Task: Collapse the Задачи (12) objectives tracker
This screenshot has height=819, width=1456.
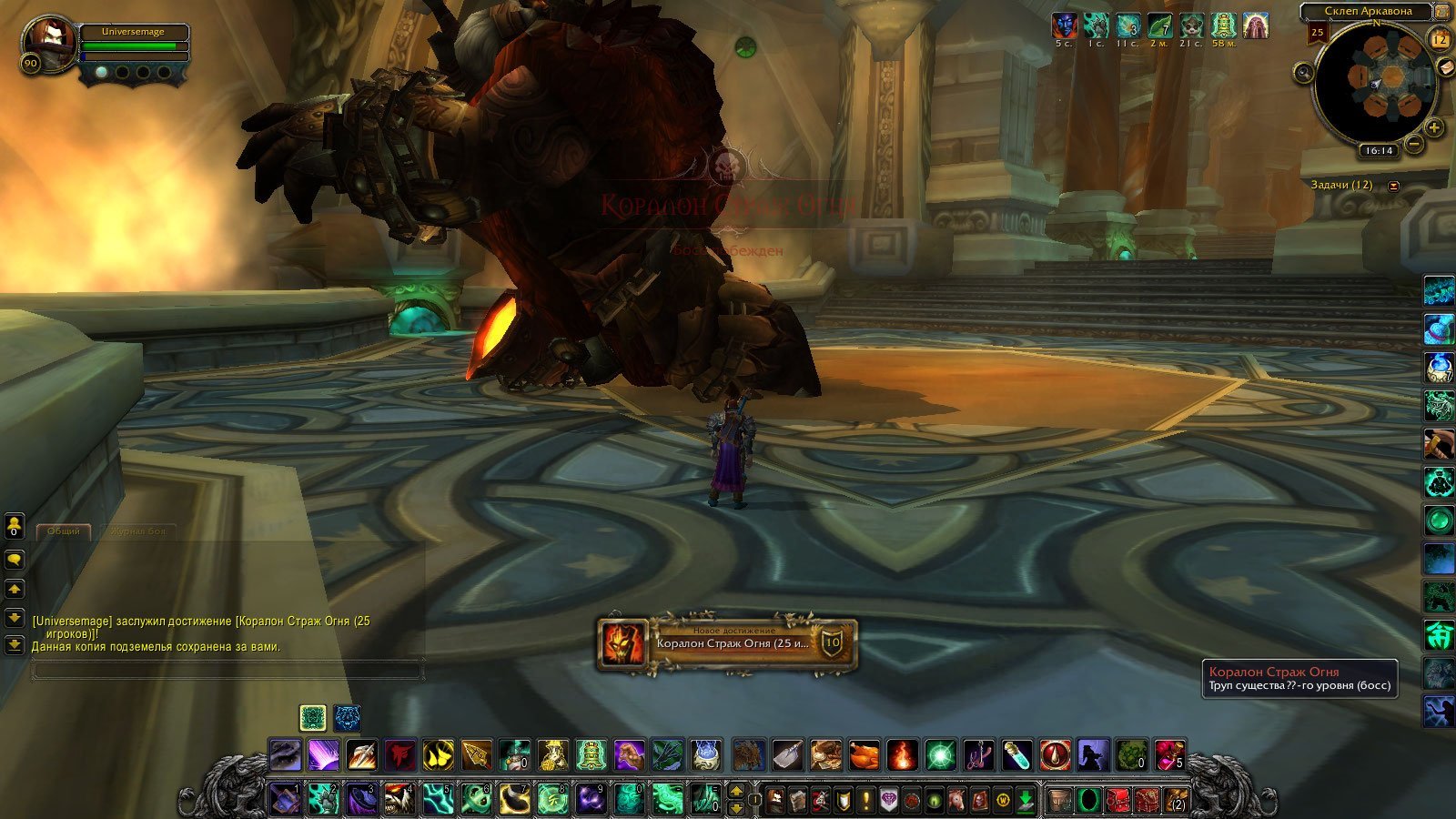Action: (1393, 185)
